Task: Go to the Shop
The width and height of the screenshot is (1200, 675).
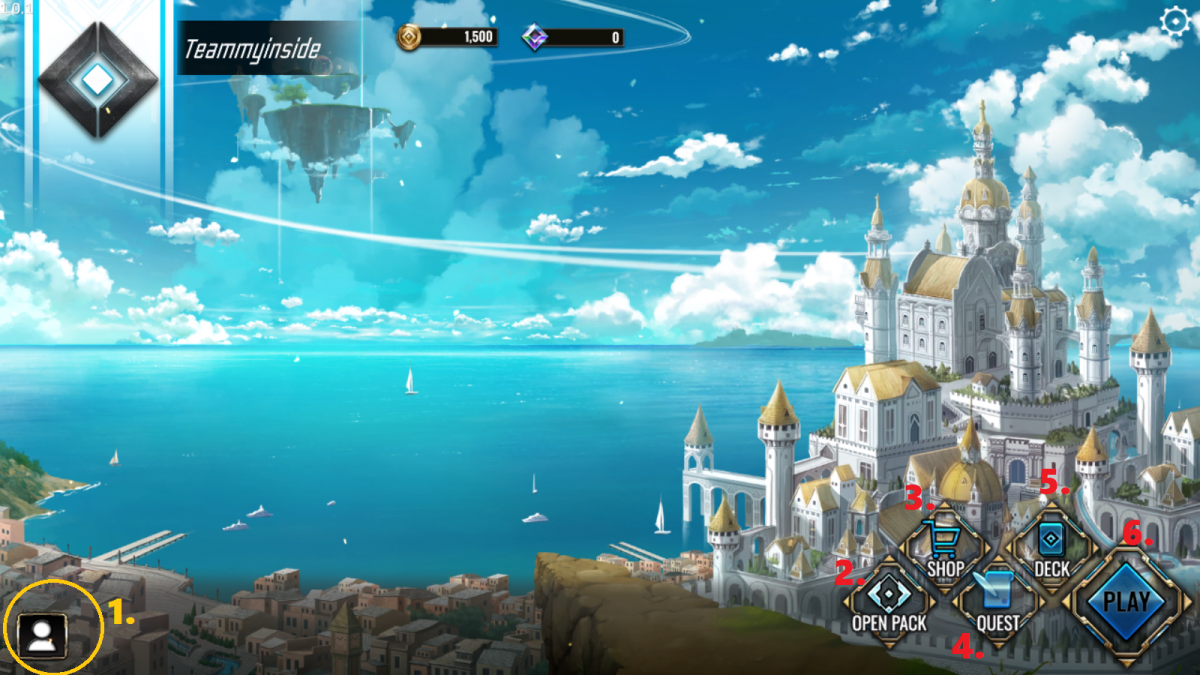Action: (x=943, y=549)
